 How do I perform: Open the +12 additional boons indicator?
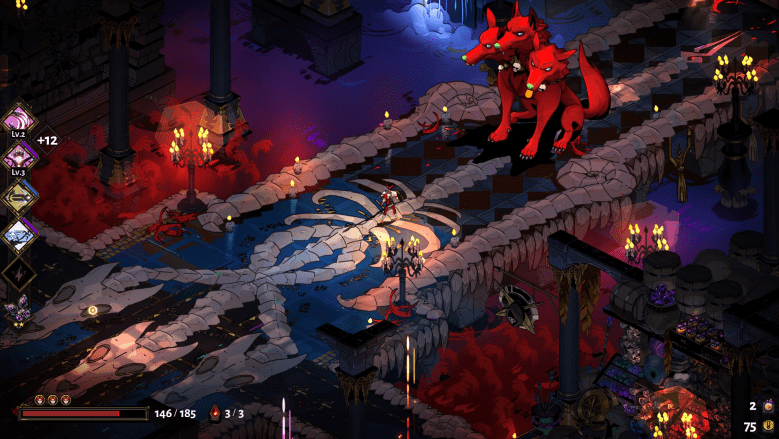(x=47, y=140)
